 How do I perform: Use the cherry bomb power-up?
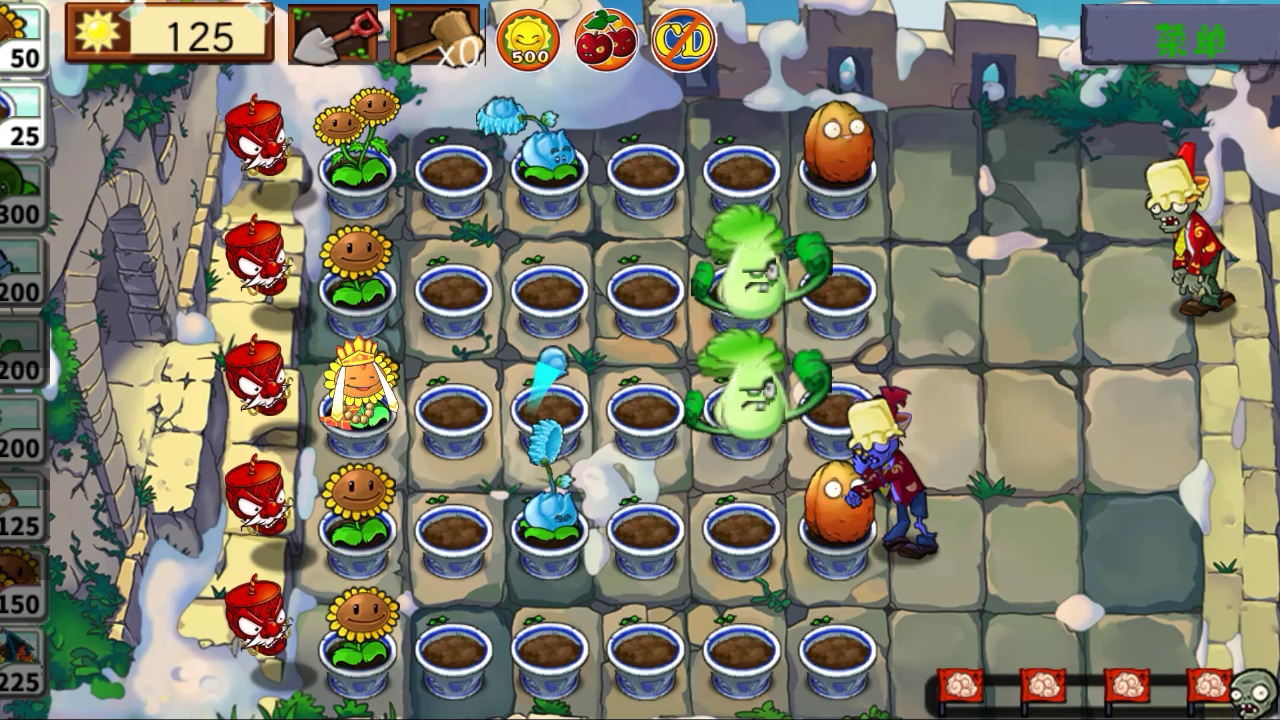coord(606,40)
